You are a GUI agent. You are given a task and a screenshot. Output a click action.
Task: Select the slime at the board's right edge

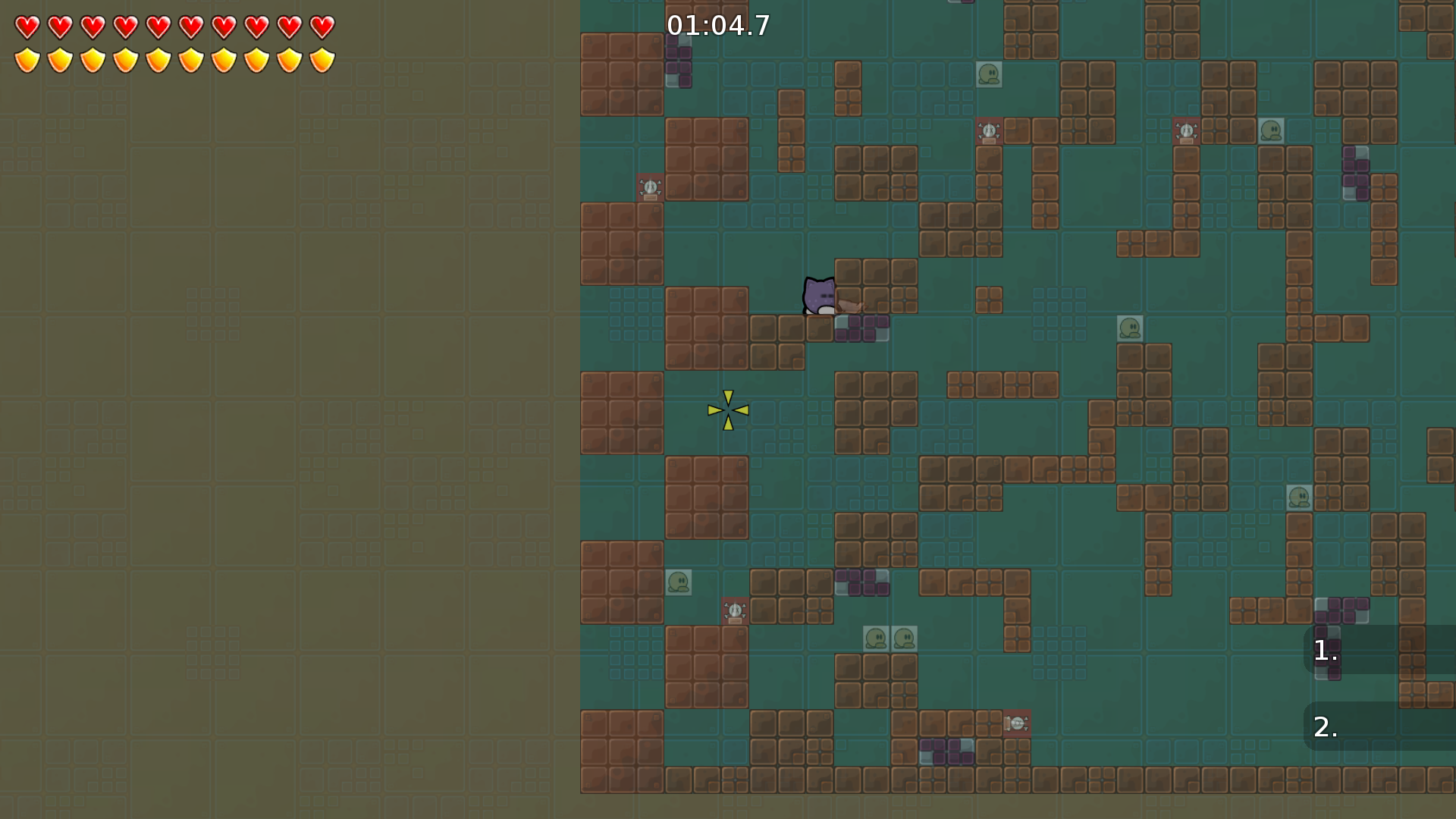pos(1300,497)
